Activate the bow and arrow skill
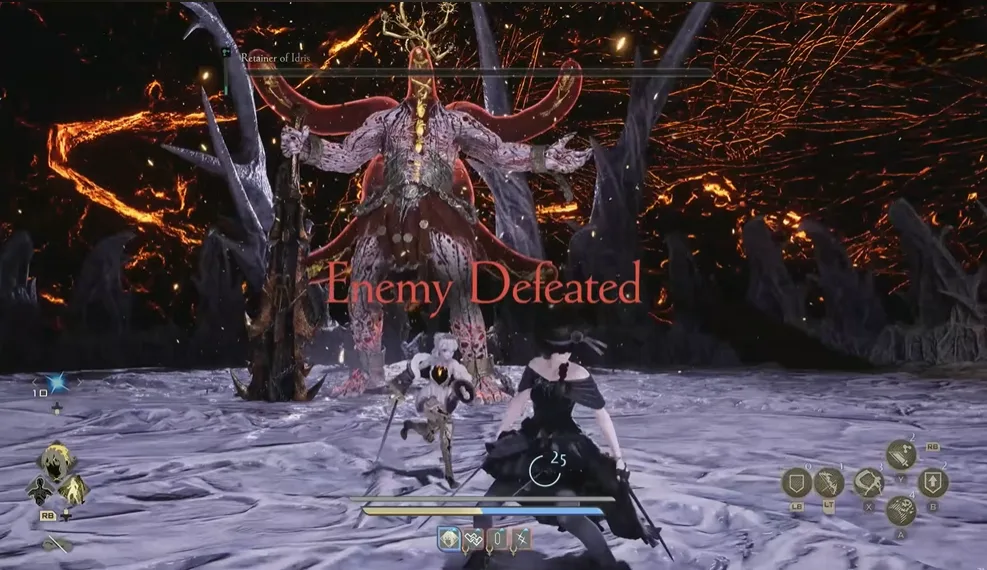987x570 pixels. pyautogui.click(x=829, y=484)
